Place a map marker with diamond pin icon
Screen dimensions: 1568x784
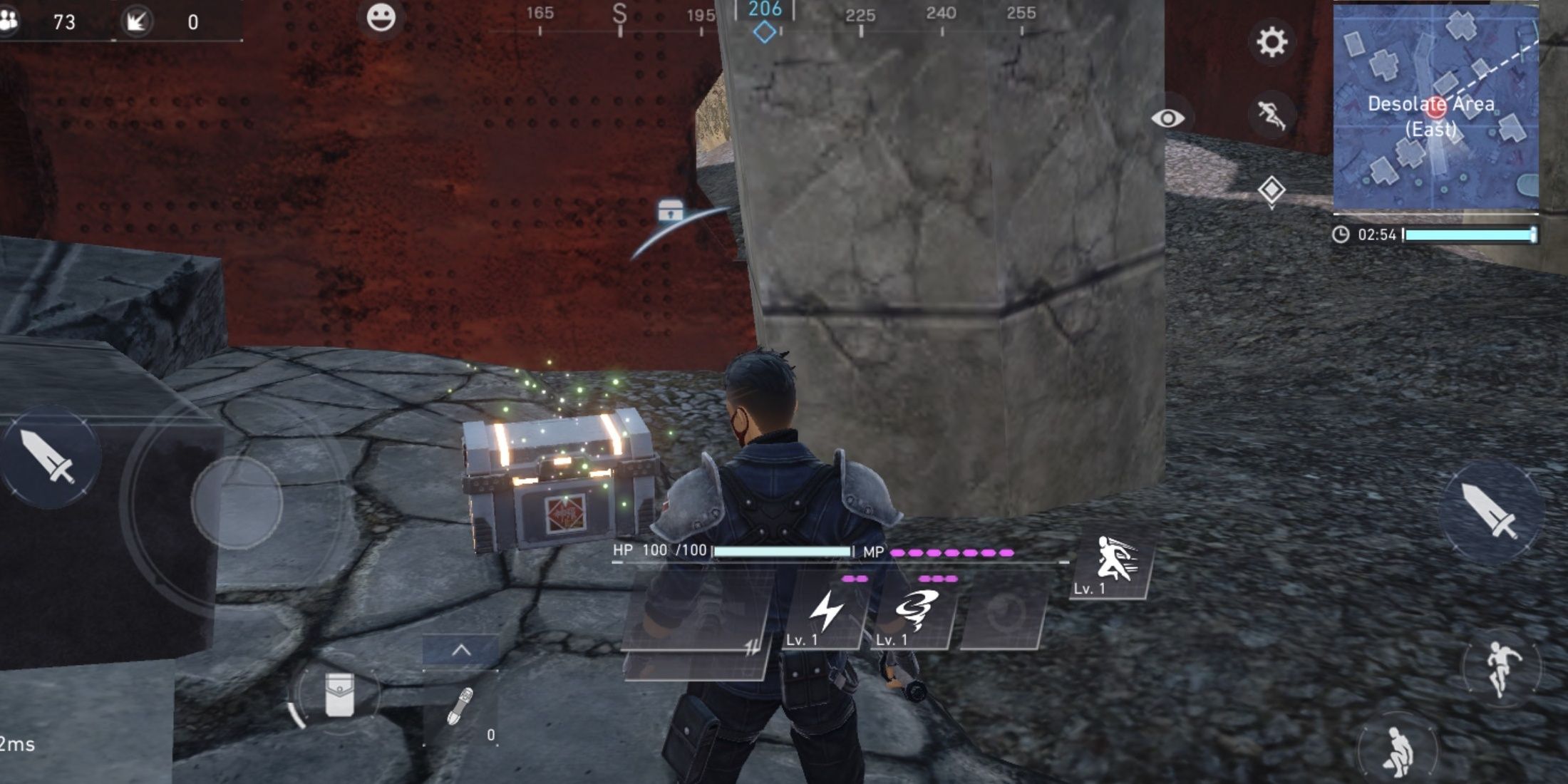[x=1272, y=190]
